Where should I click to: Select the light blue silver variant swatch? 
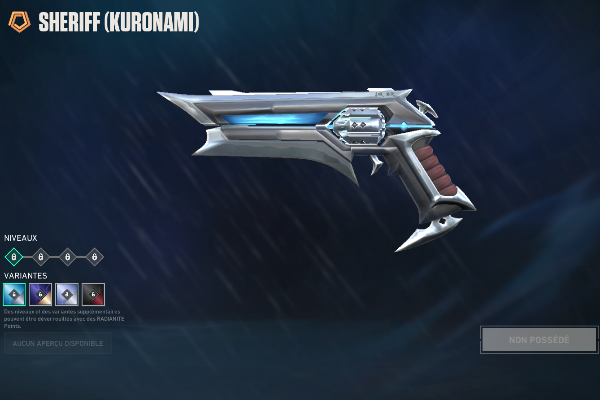tap(14, 294)
